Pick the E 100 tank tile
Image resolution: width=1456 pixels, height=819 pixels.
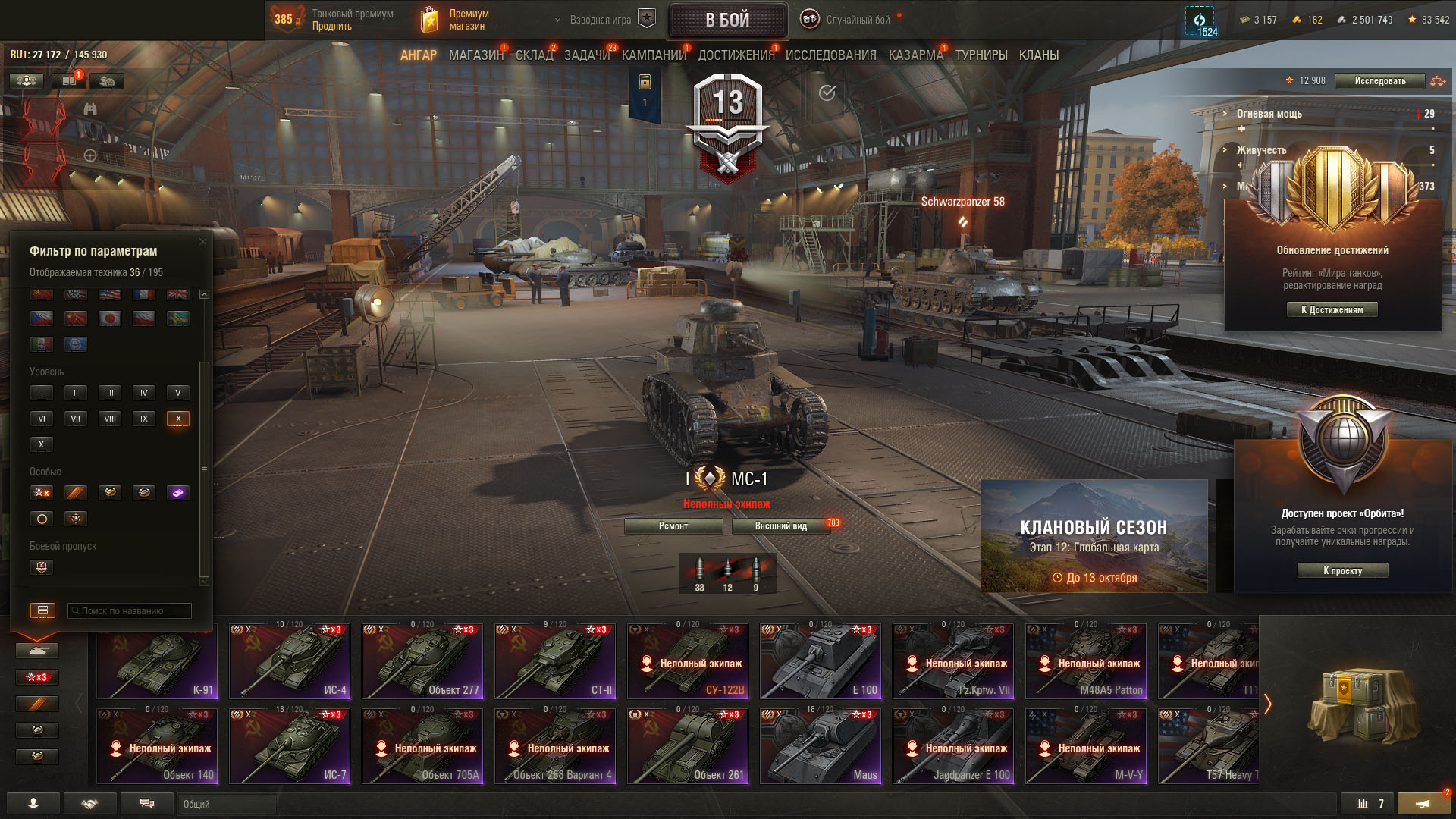pyautogui.click(x=821, y=661)
